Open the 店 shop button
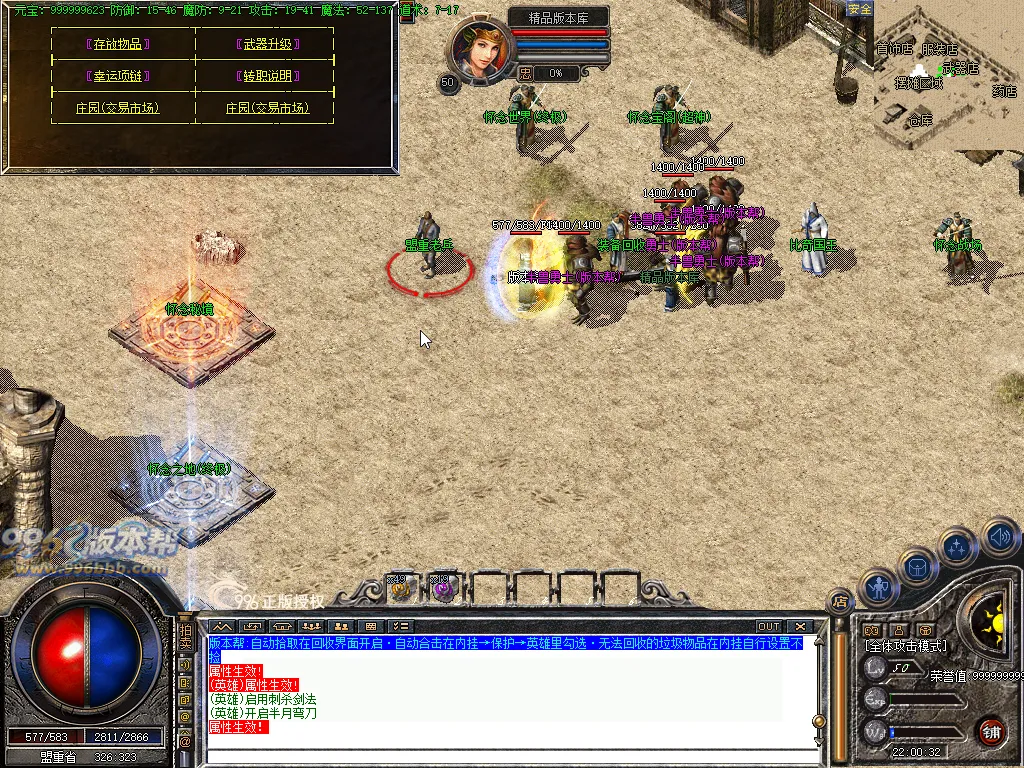The height and width of the screenshot is (768, 1024). 840,601
